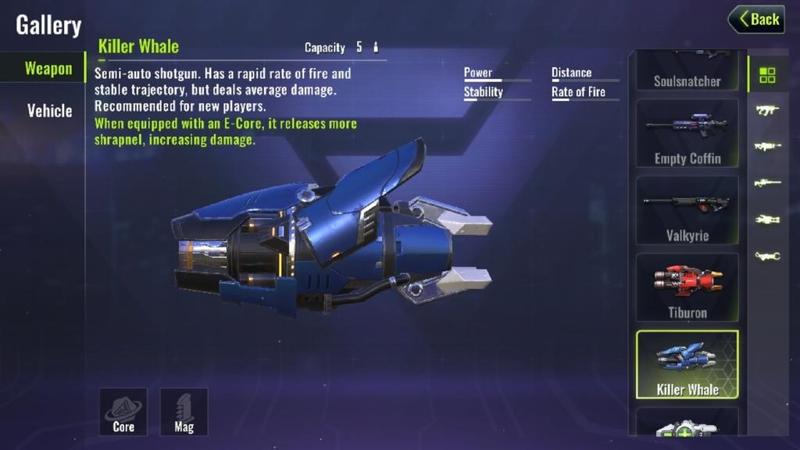Image resolution: width=800 pixels, height=450 pixels.
Task: Switch to the Weapon tab
Action: coord(48,69)
